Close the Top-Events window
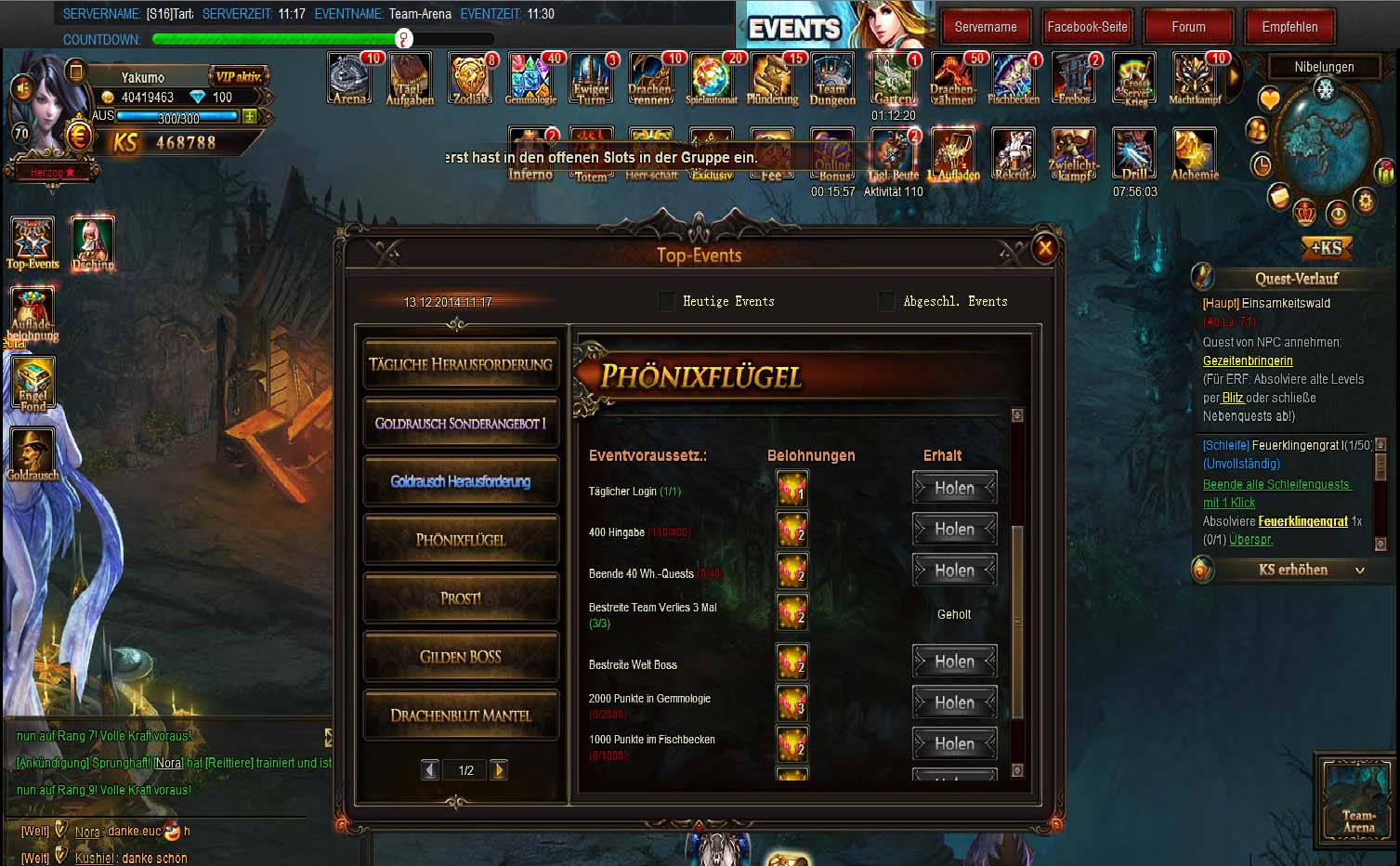Screen dimensions: 1400x866 pos(1045,248)
